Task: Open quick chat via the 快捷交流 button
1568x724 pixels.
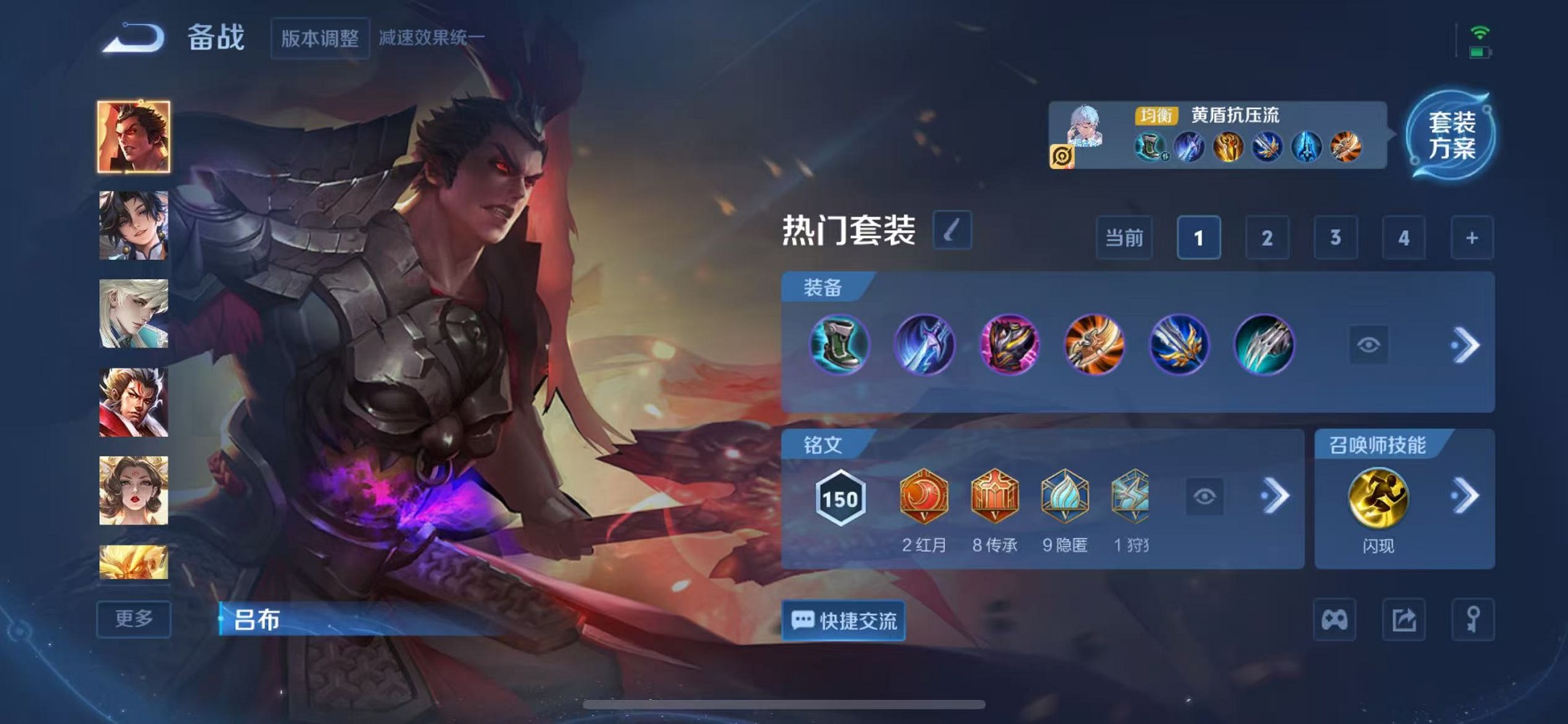Action: tap(843, 620)
